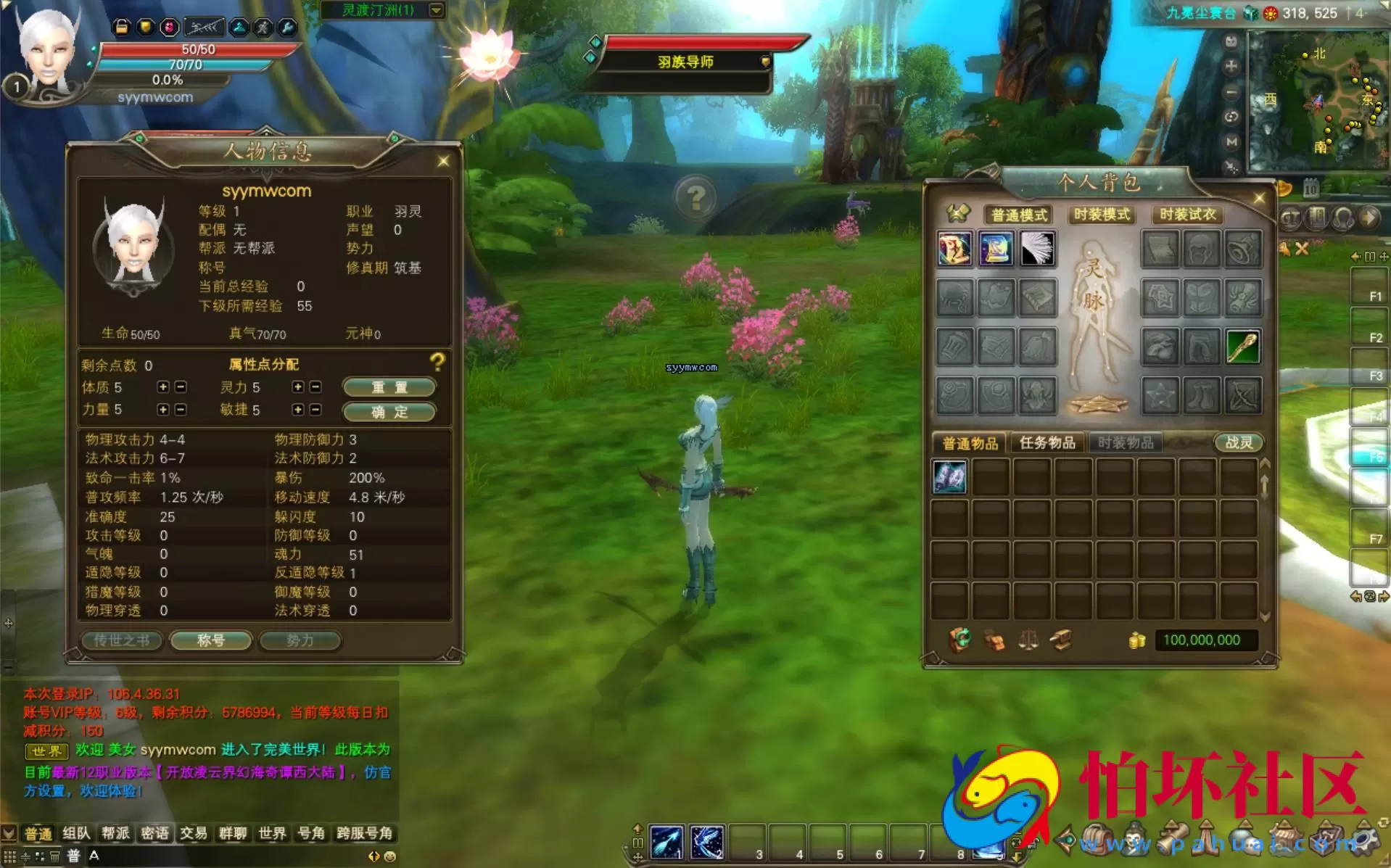The width and height of the screenshot is (1391, 868).
Task: Open the 战灵 button in backpack
Action: (1238, 442)
